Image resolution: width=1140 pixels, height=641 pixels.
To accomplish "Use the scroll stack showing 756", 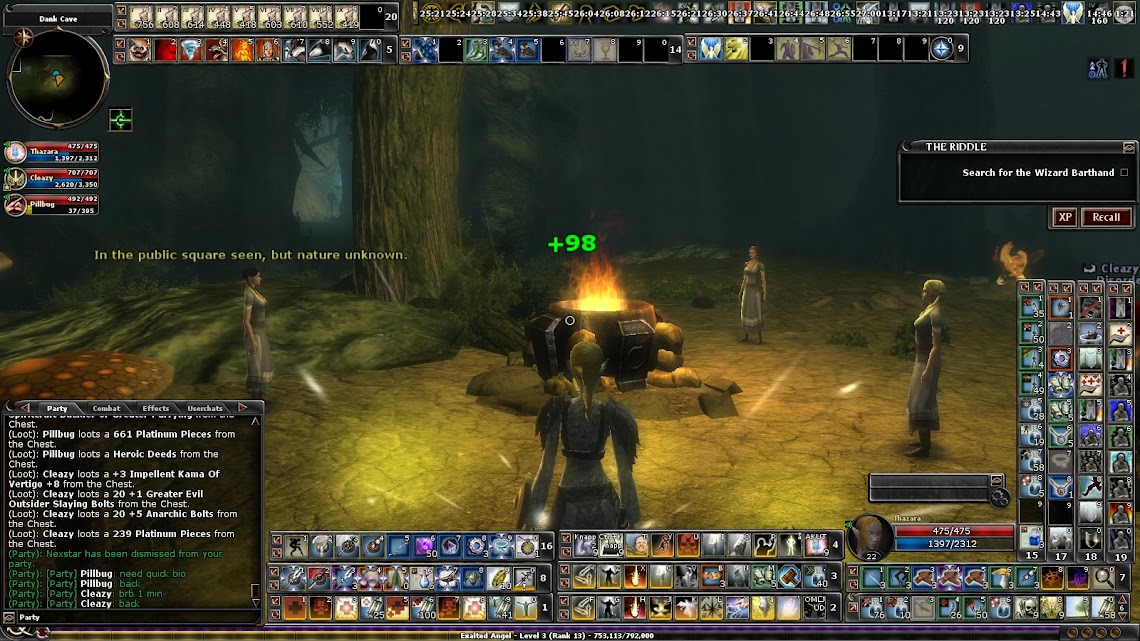I will tap(140, 16).
